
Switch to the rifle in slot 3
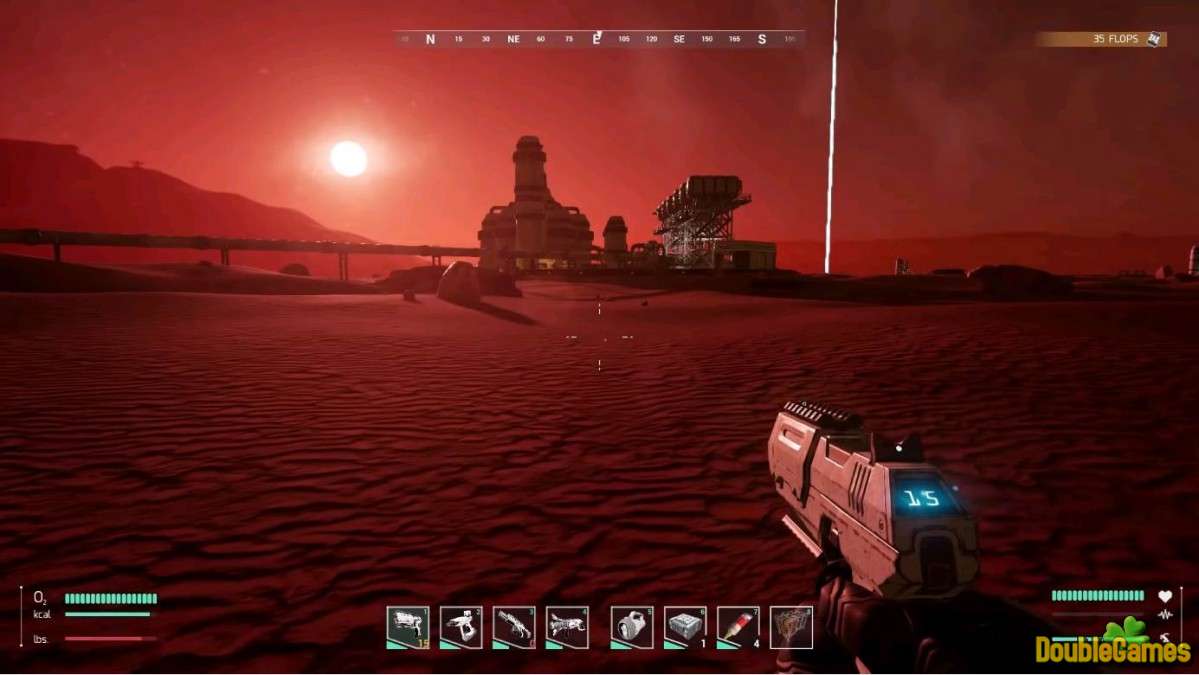(514, 627)
